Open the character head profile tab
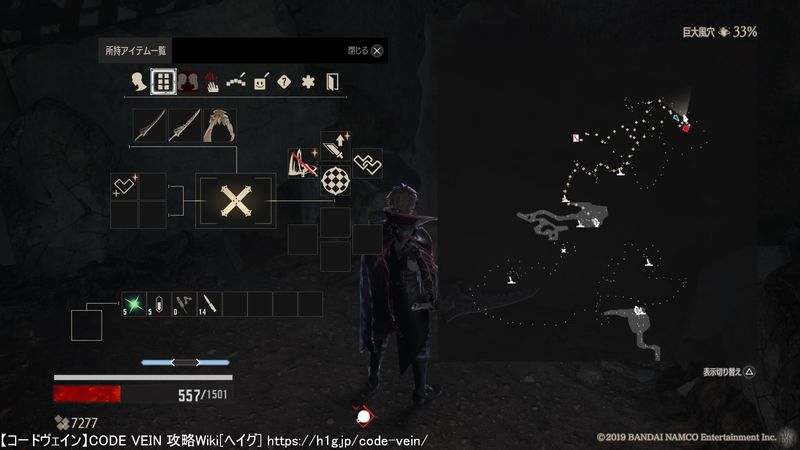 pos(138,82)
